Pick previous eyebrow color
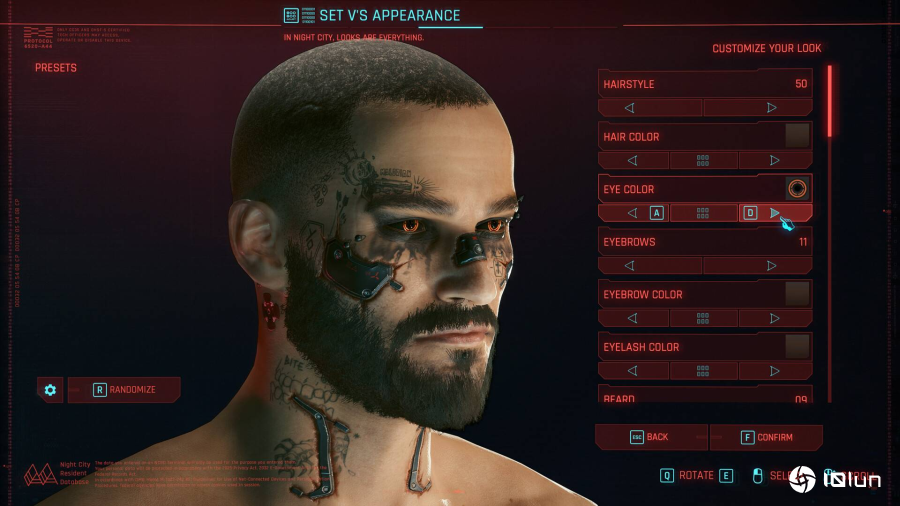Image resolution: width=900 pixels, height=506 pixels. pos(632,318)
